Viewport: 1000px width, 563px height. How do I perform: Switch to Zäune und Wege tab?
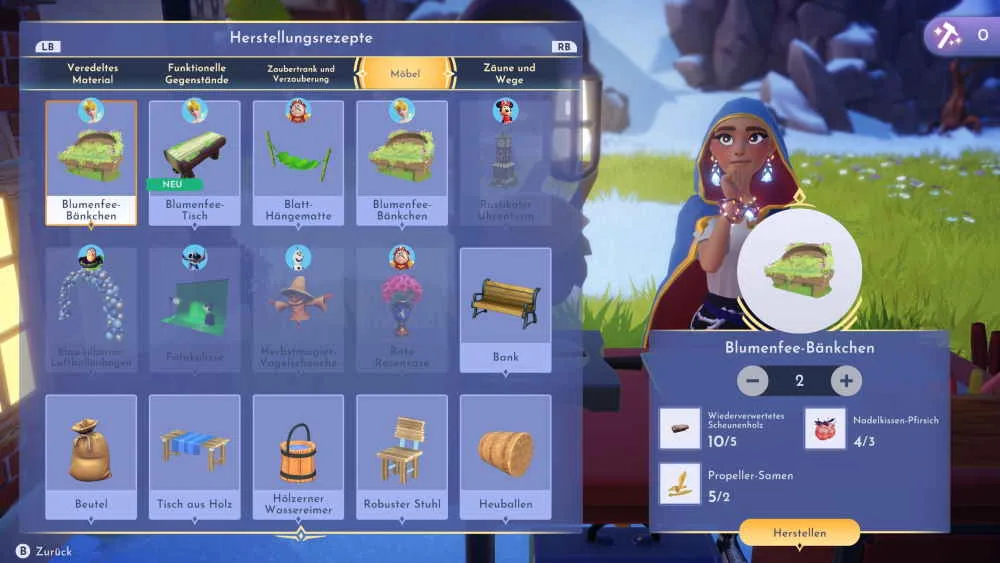pos(509,73)
